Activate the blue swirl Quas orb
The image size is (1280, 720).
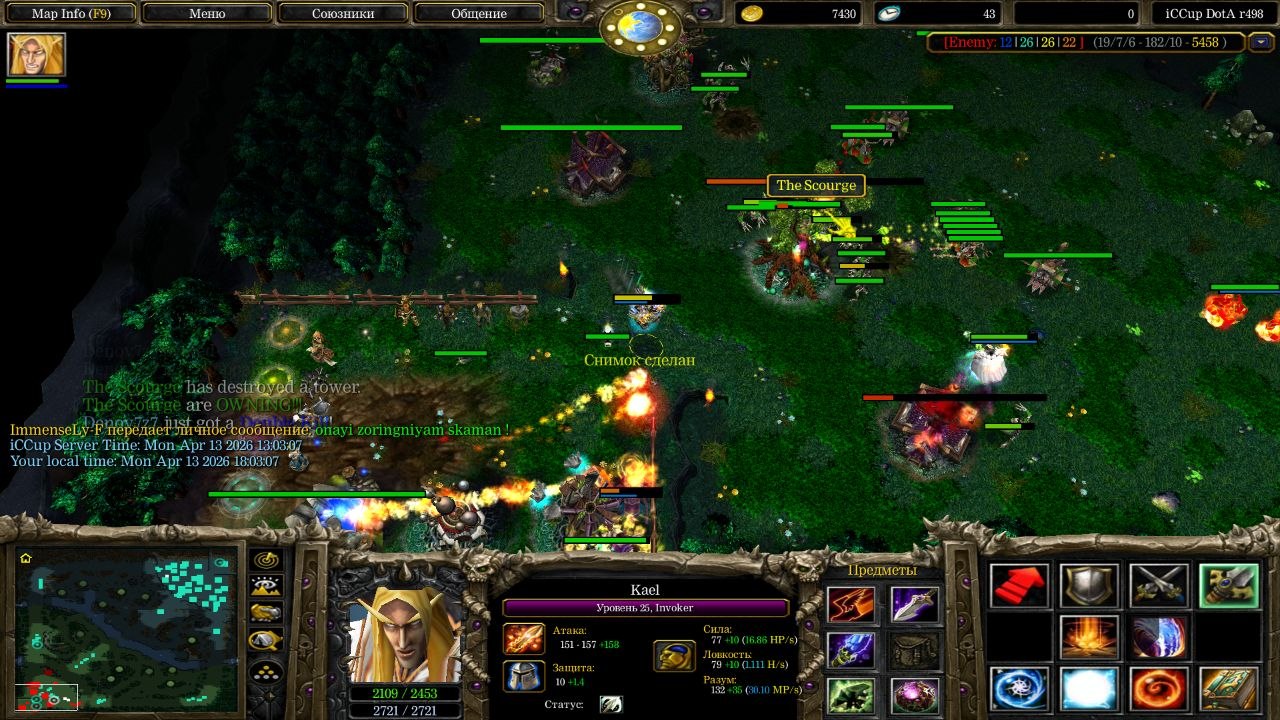click(1020, 689)
